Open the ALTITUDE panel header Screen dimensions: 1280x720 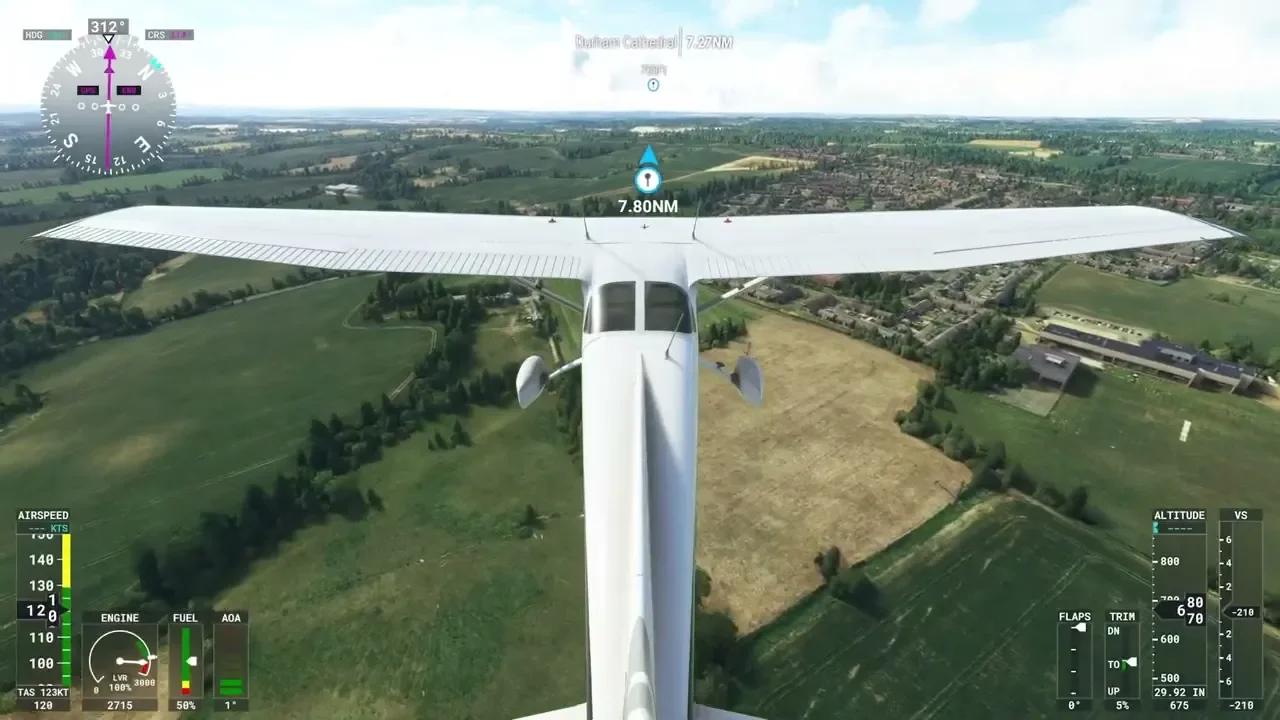pyautogui.click(x=1180, y=514)
